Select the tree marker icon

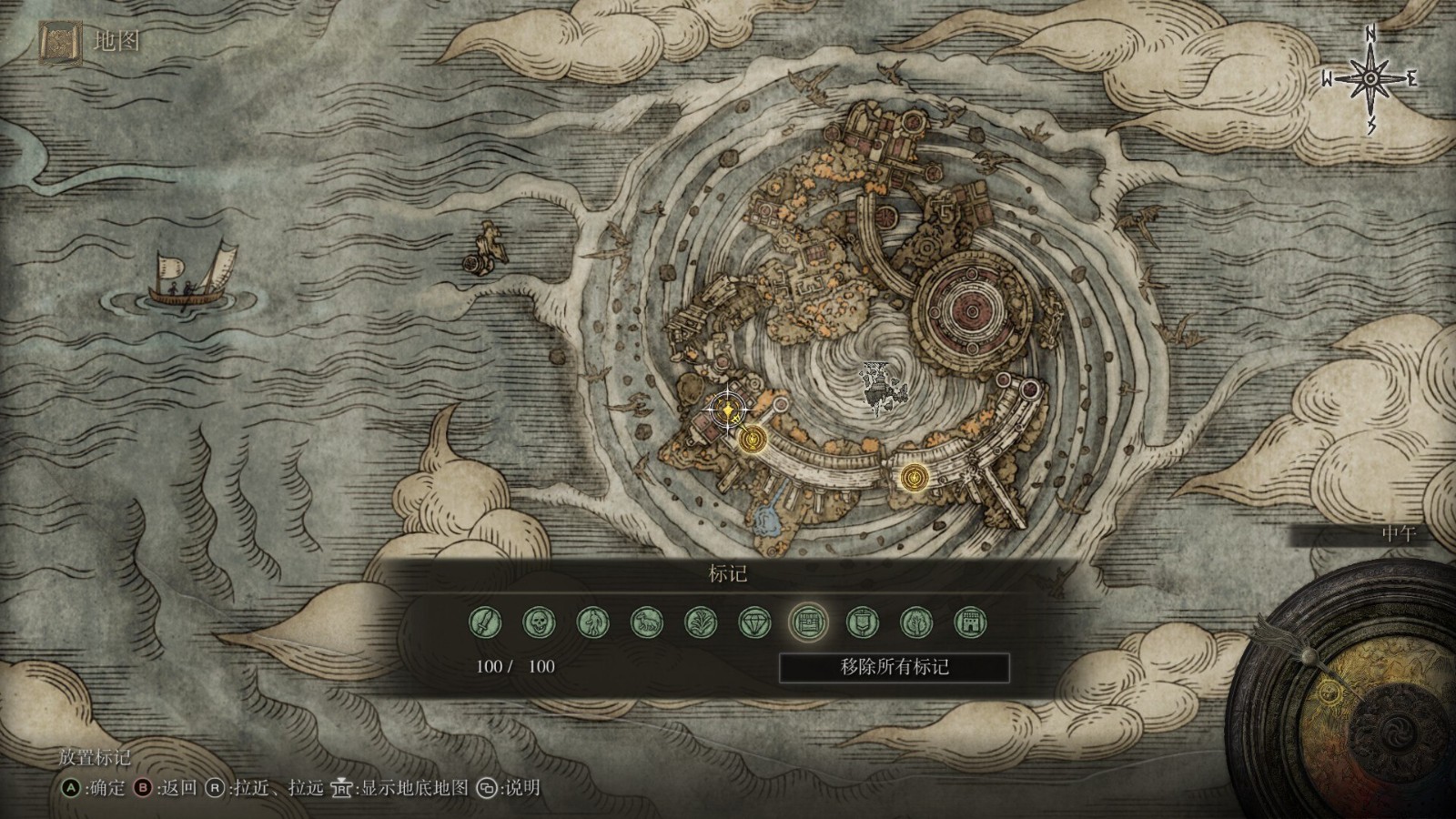pyautogui.click(x=916, y=623)
